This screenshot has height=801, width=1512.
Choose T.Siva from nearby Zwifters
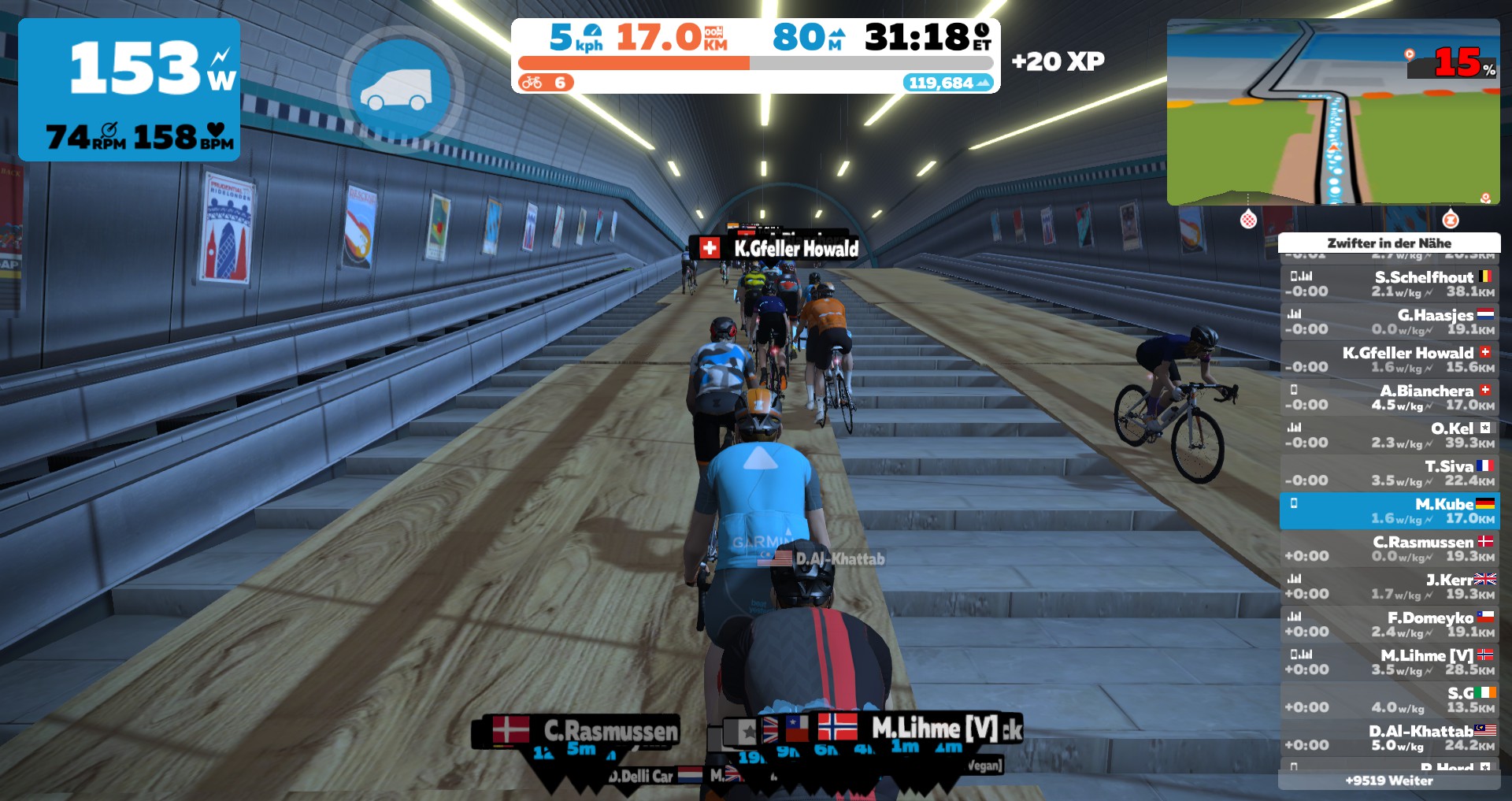pyautogui.click(x=1389, y=473)
